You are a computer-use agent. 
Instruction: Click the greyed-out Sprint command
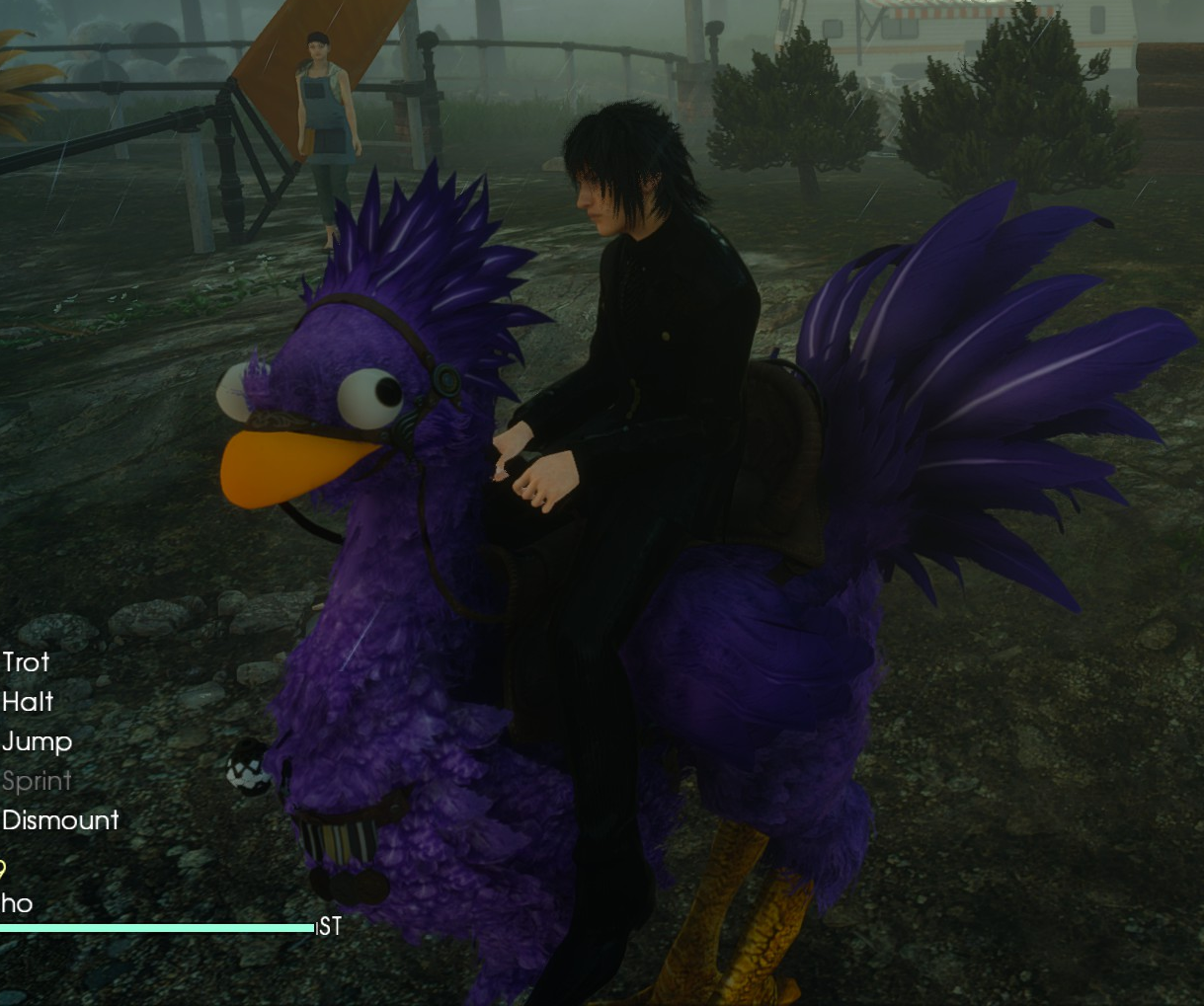click(37, 781)
